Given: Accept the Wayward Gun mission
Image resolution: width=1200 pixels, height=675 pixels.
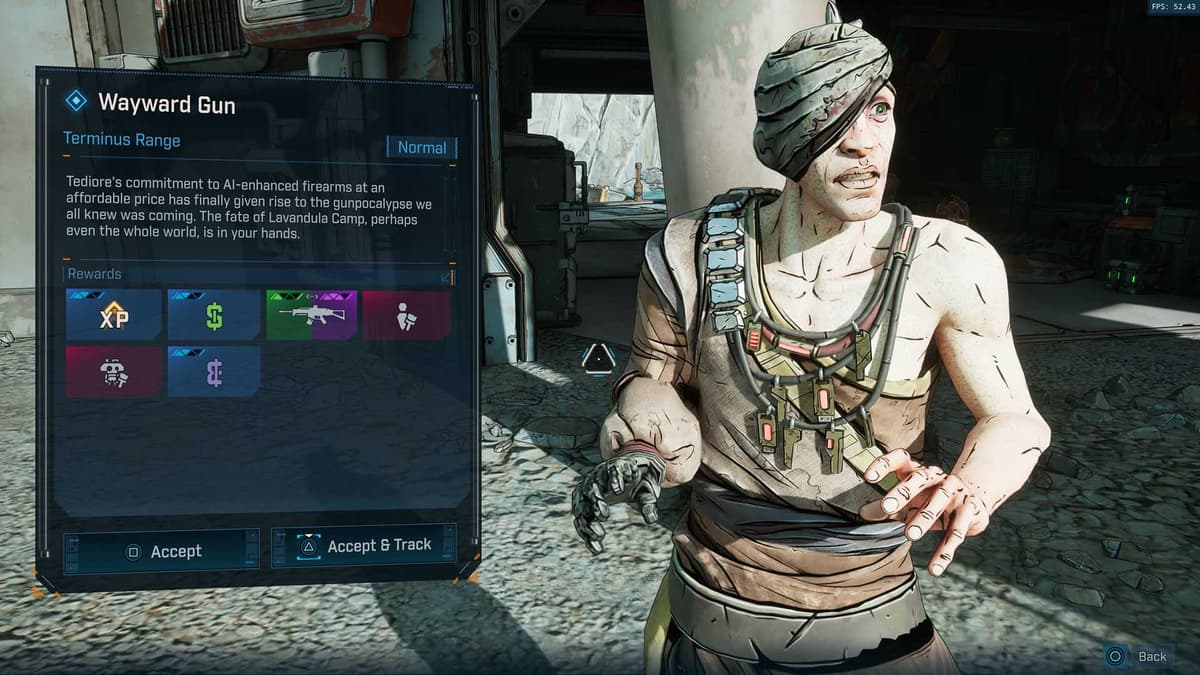Looking at the screenshot, I should point(162,551).
